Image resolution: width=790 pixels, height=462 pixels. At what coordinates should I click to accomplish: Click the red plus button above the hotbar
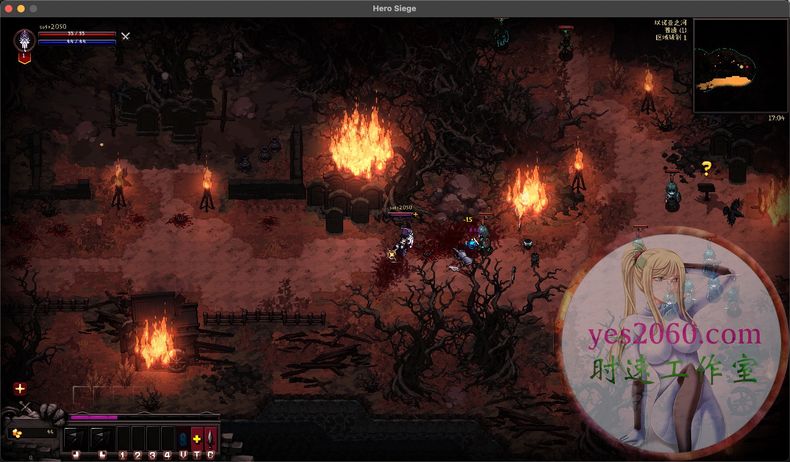(x=20, y=388)
